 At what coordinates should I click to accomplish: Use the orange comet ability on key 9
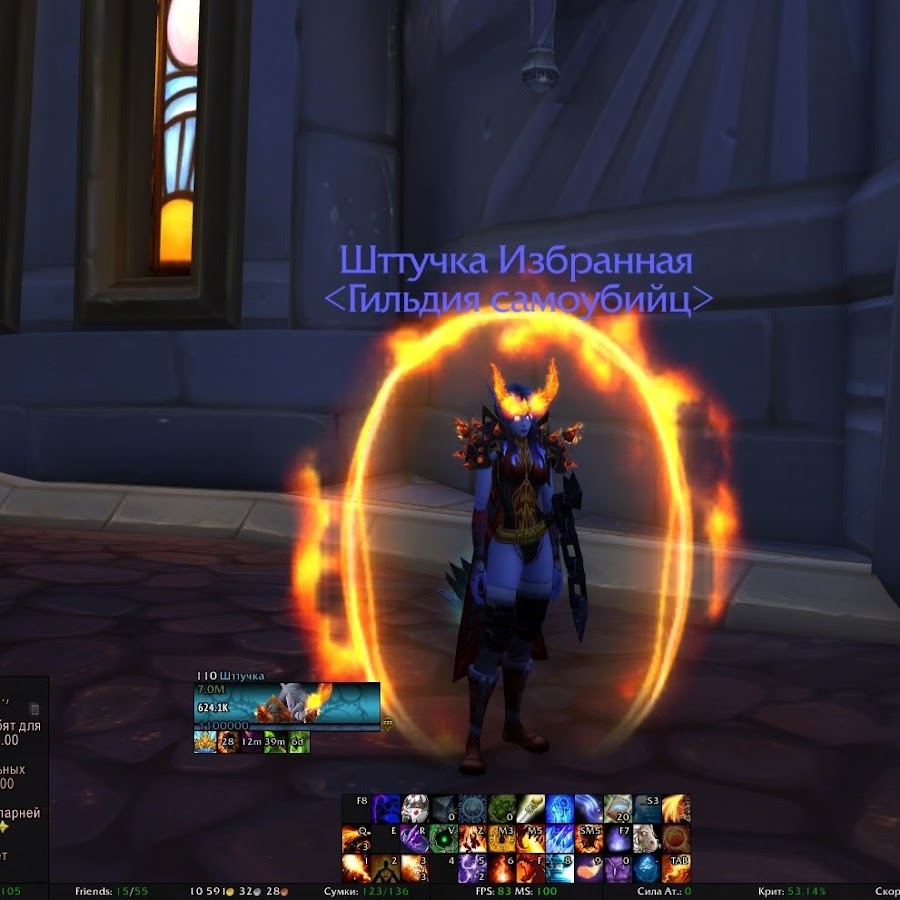point(588,867)
